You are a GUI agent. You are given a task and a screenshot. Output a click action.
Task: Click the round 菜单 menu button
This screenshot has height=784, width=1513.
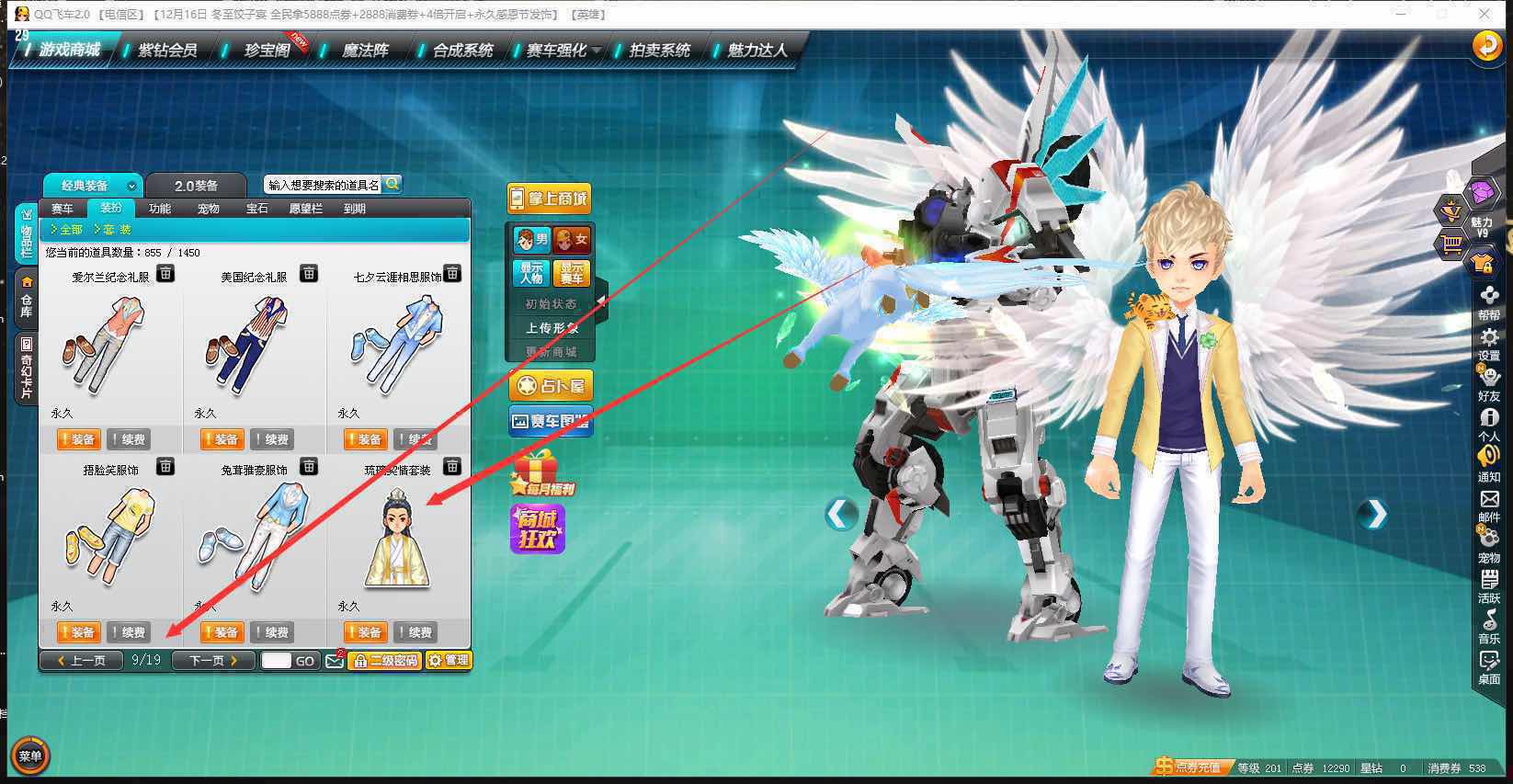coord(29,756)
